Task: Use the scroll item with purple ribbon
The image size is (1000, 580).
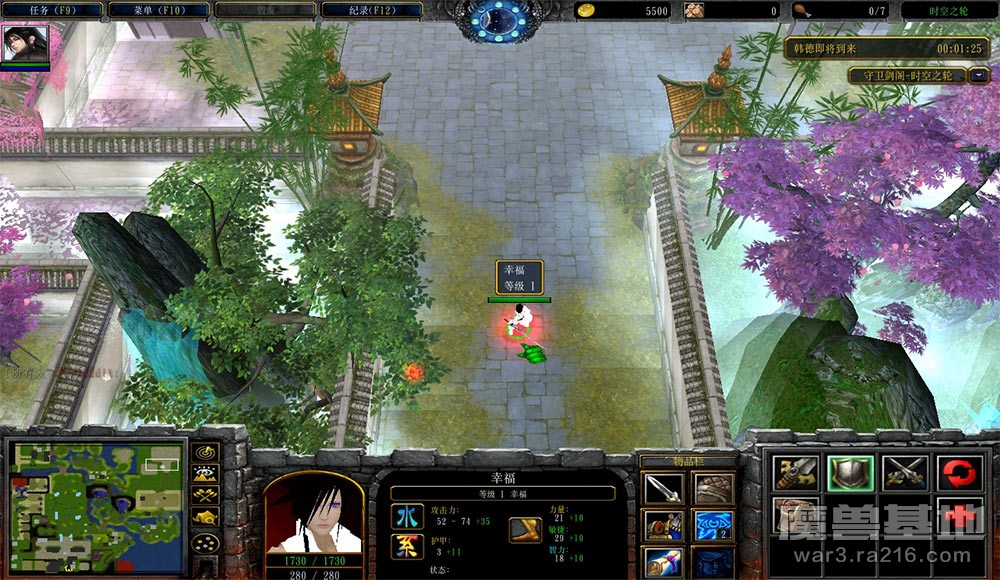Action: point(663,561)
